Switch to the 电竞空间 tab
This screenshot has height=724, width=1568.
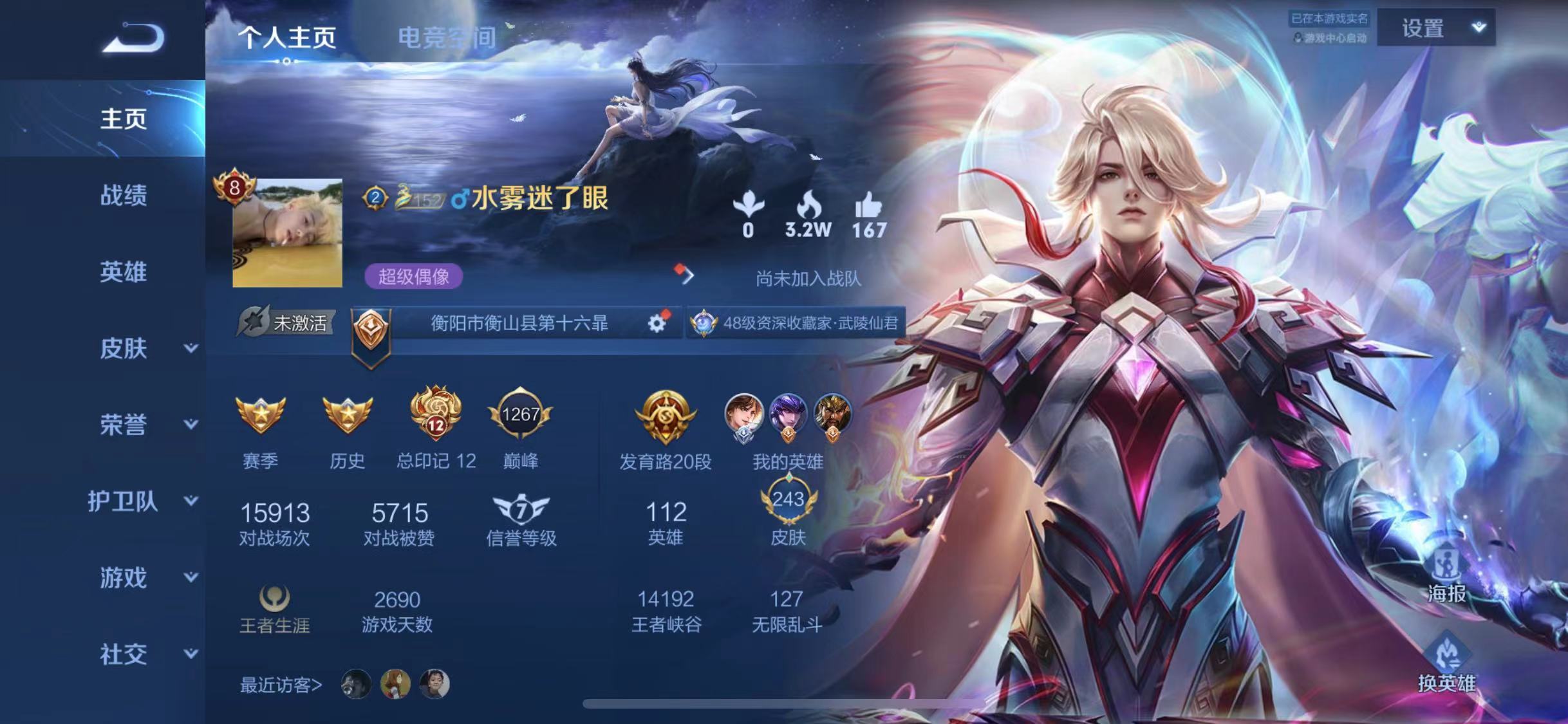[447, 38]
